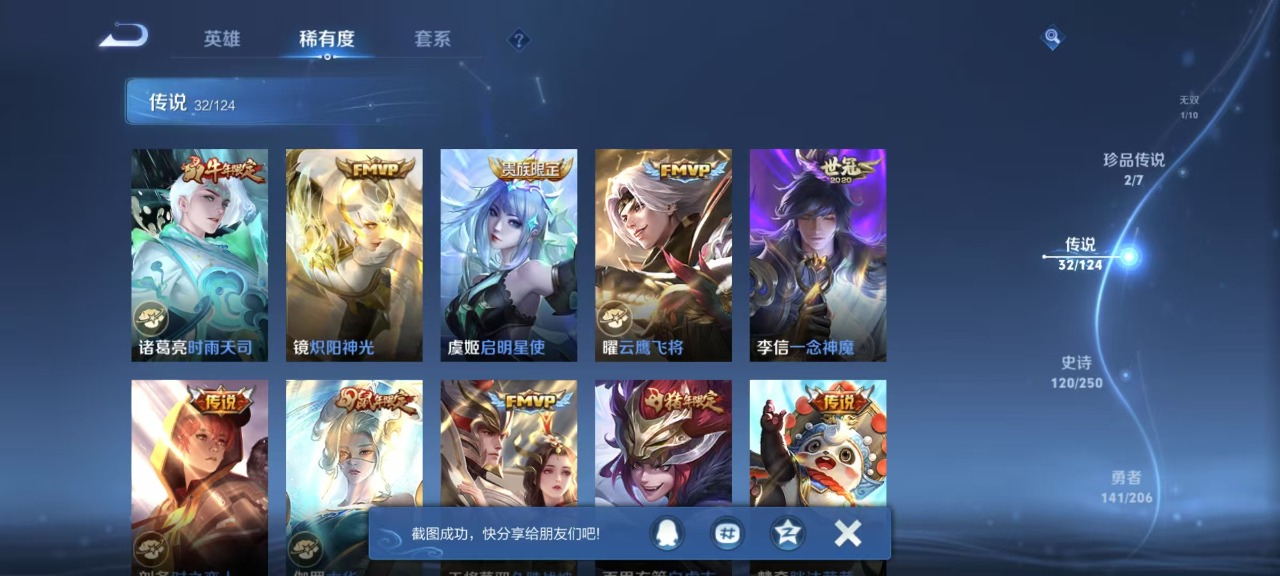
Task: Choose the 镜 炽阳神光 skin card
Action: click(x=354, y=255)
